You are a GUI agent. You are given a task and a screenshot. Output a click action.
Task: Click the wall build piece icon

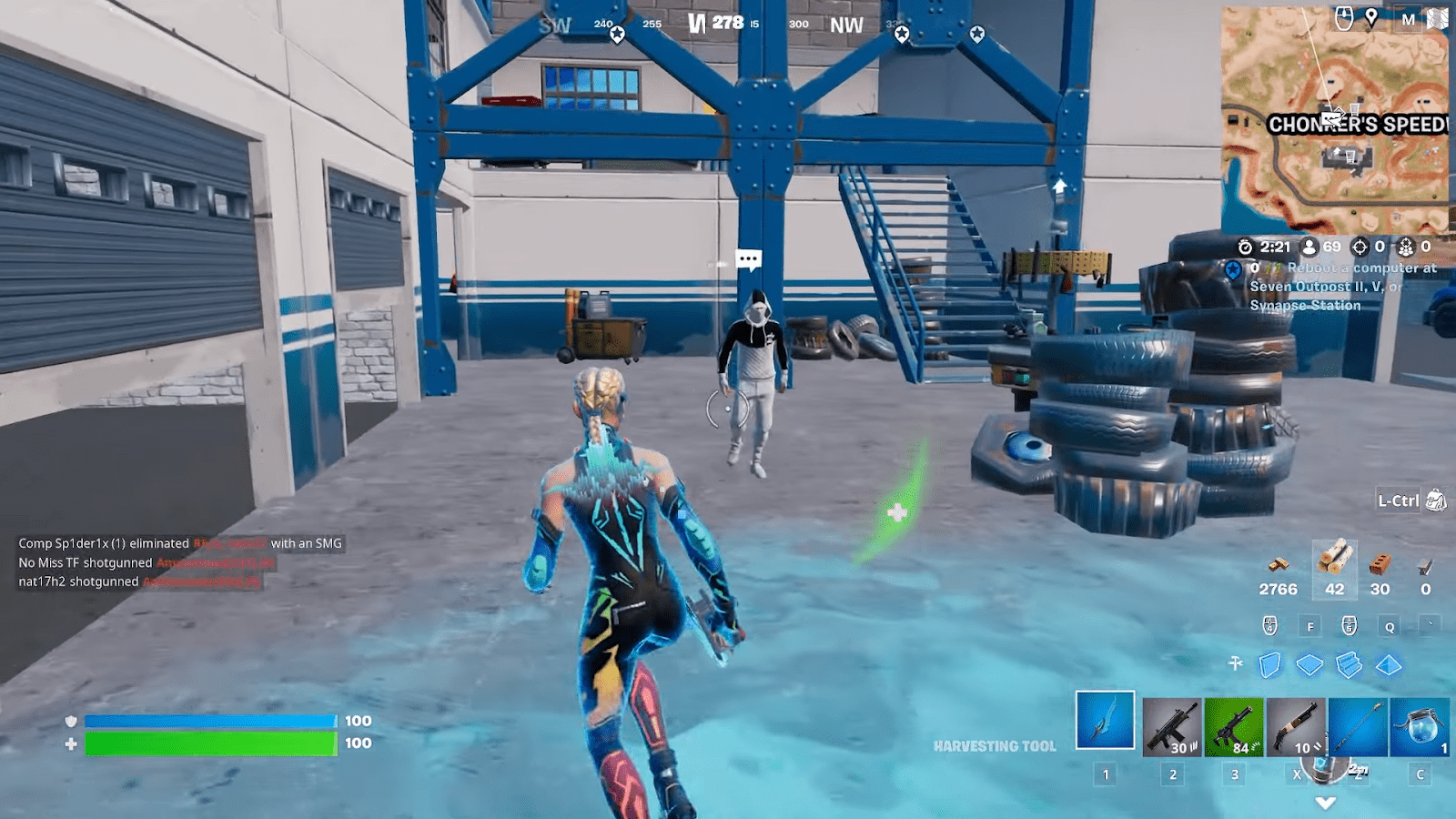(1269, 662)
